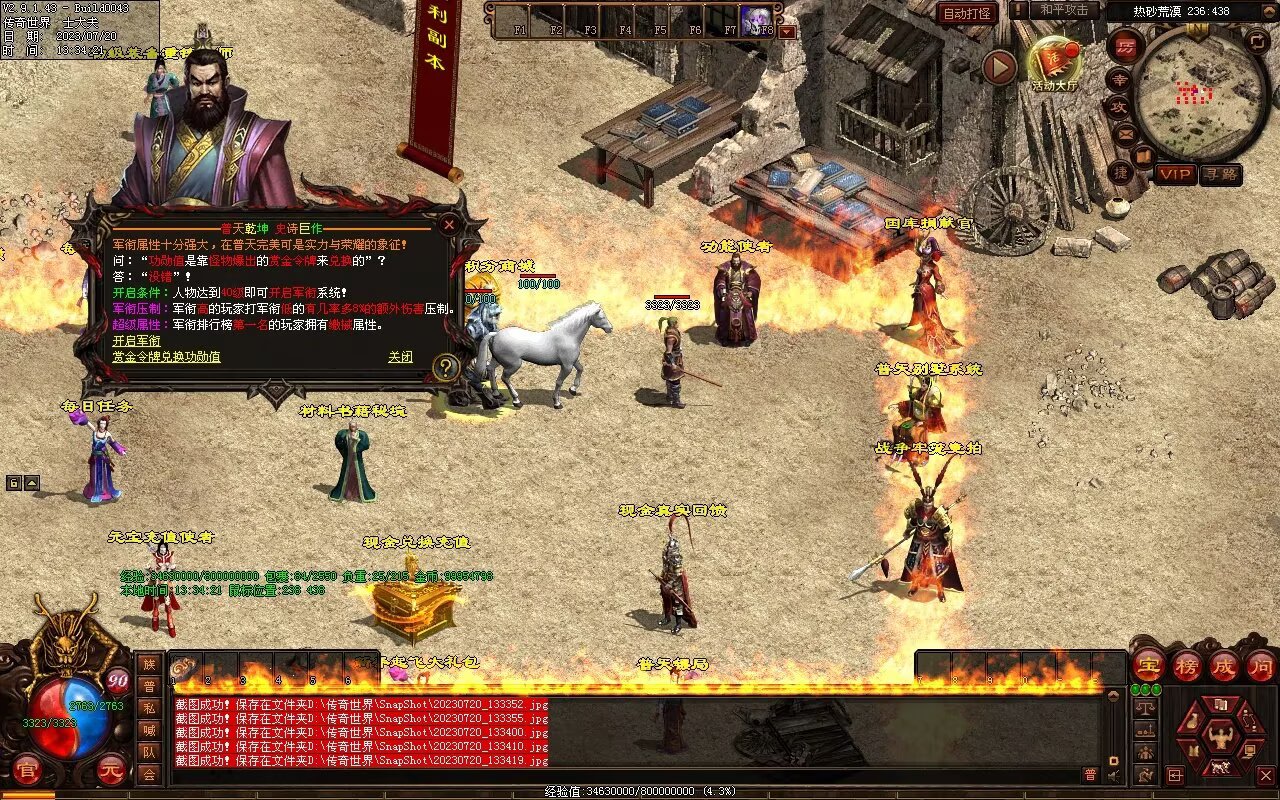Toggle the 自动打怪 auto-fight button
This screenshot has height=800, width=1280.
967,13
